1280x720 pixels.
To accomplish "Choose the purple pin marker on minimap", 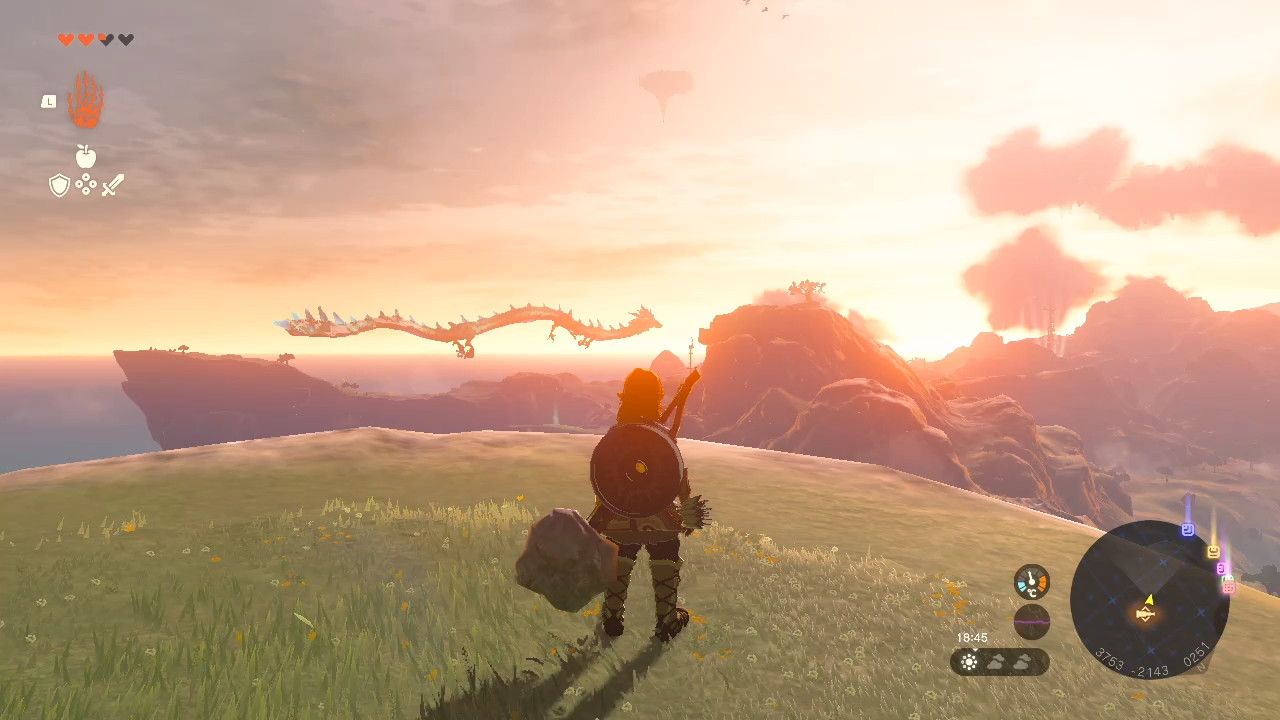I will (x=1221, y=568).
